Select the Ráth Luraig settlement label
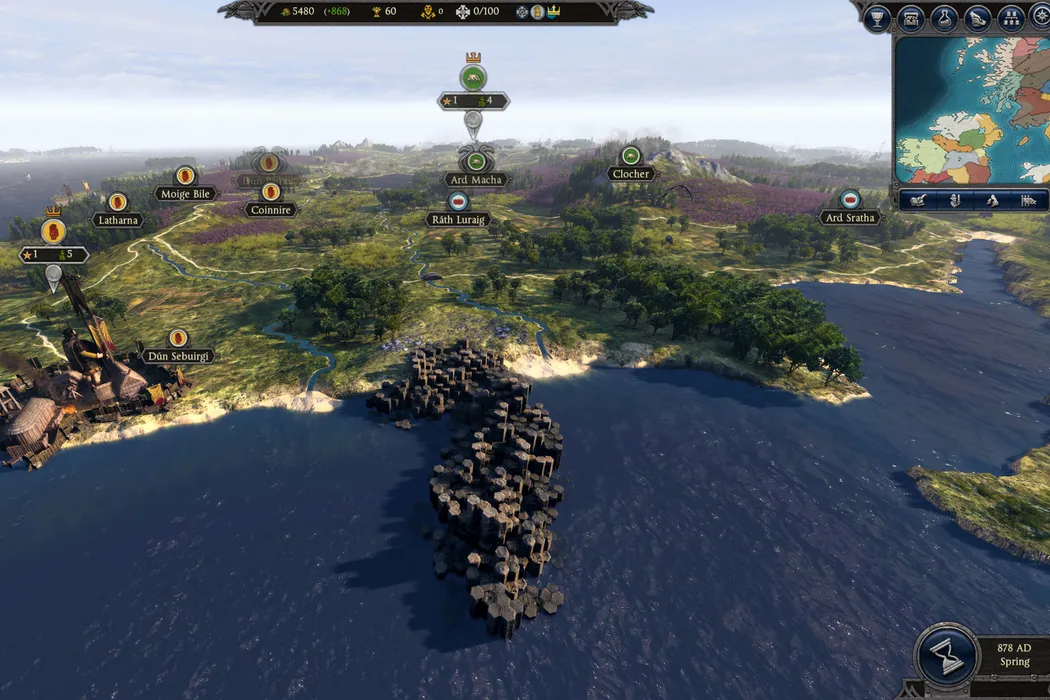1050x700 pixels. tap(458, 219)
